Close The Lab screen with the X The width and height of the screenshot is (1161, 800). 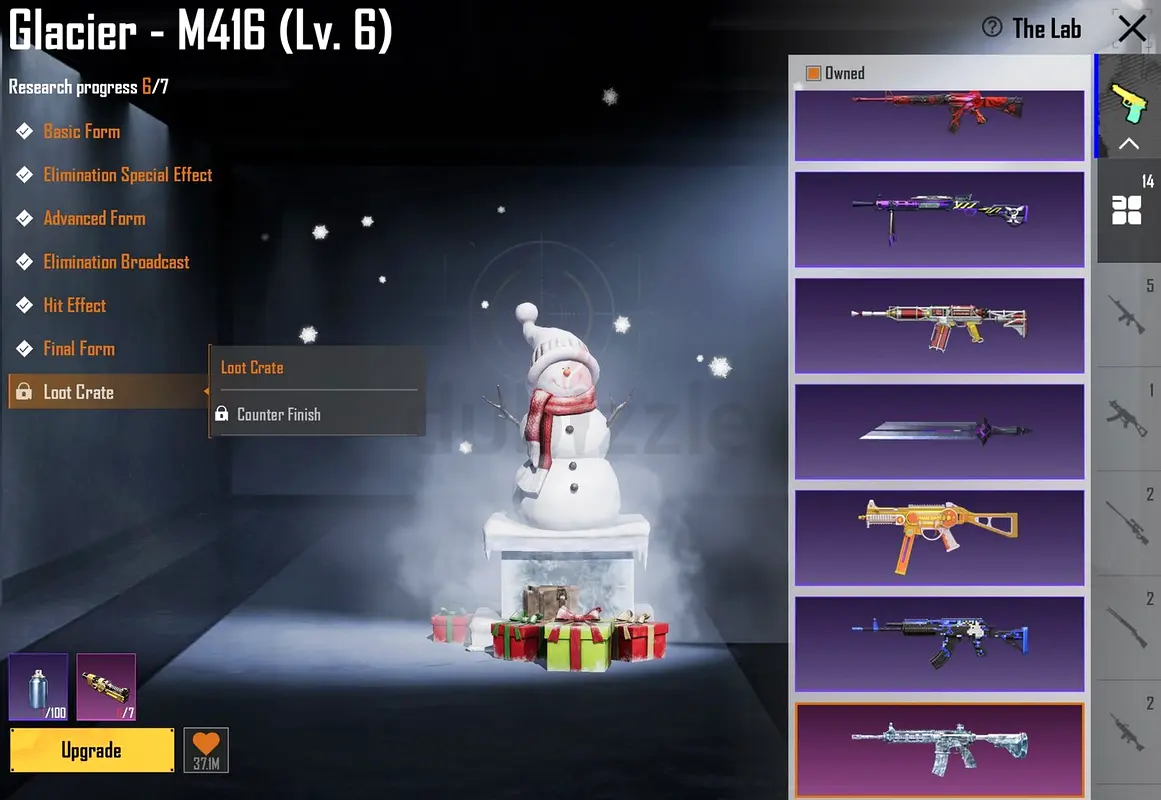tap(1132, 28)
